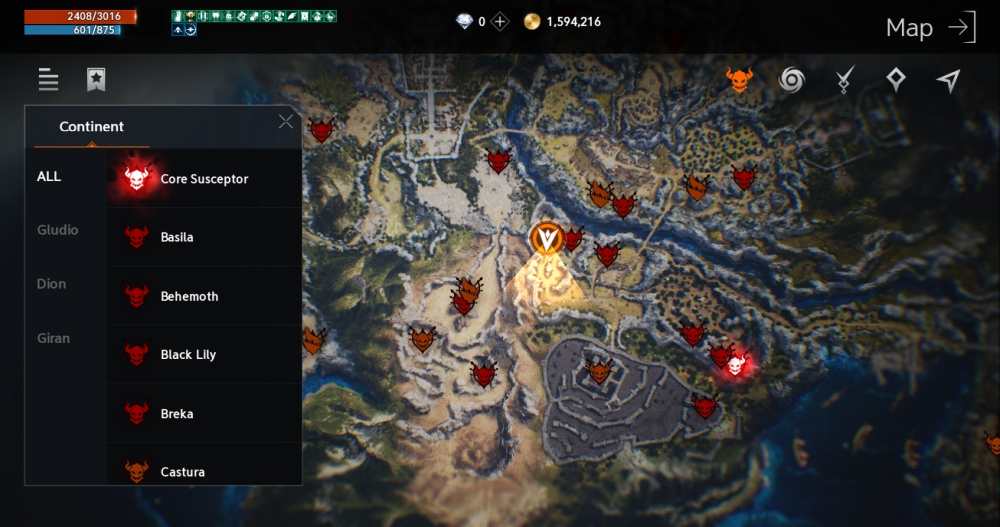
Task: Select the Behemoth boss entry
Action: tap(189, 297)
